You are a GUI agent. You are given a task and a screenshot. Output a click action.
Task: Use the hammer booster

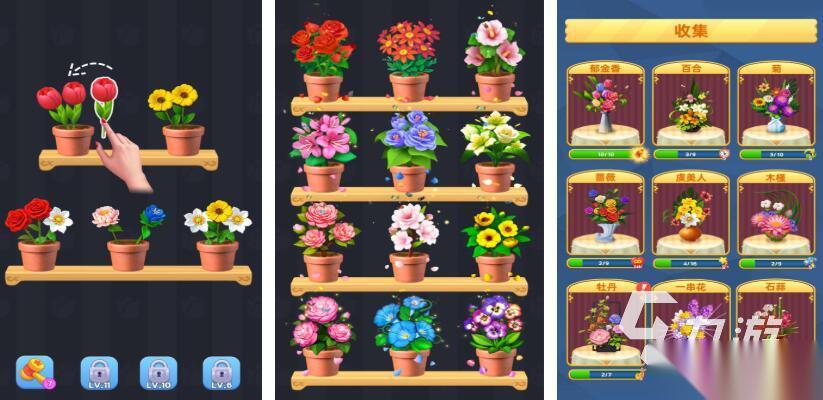point(34,371)
